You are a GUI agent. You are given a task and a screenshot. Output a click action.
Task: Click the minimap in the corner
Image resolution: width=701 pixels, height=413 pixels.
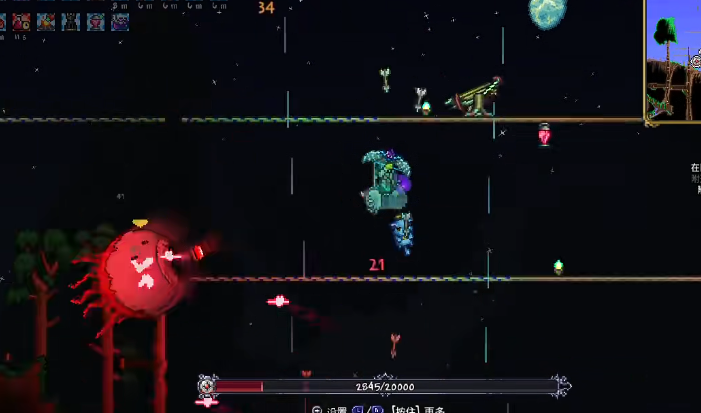pos(673,60)
